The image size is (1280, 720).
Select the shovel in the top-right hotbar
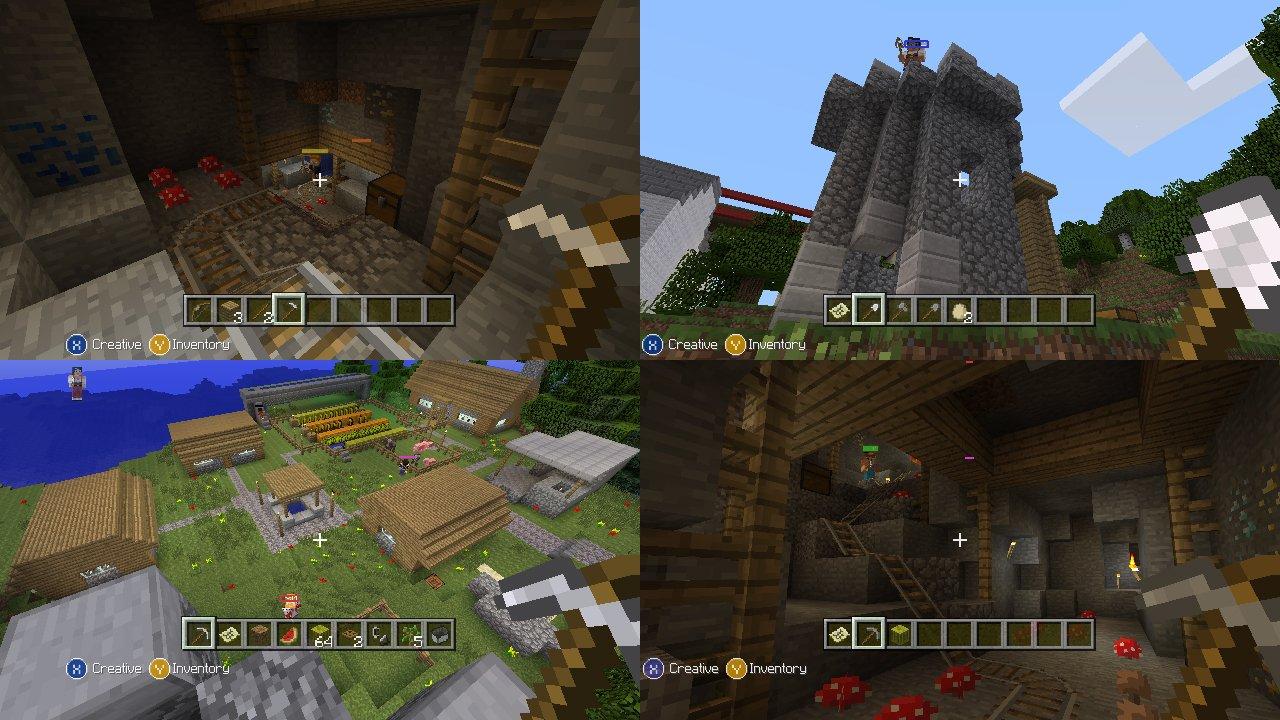pyautogui.click(x=867, y=310)
